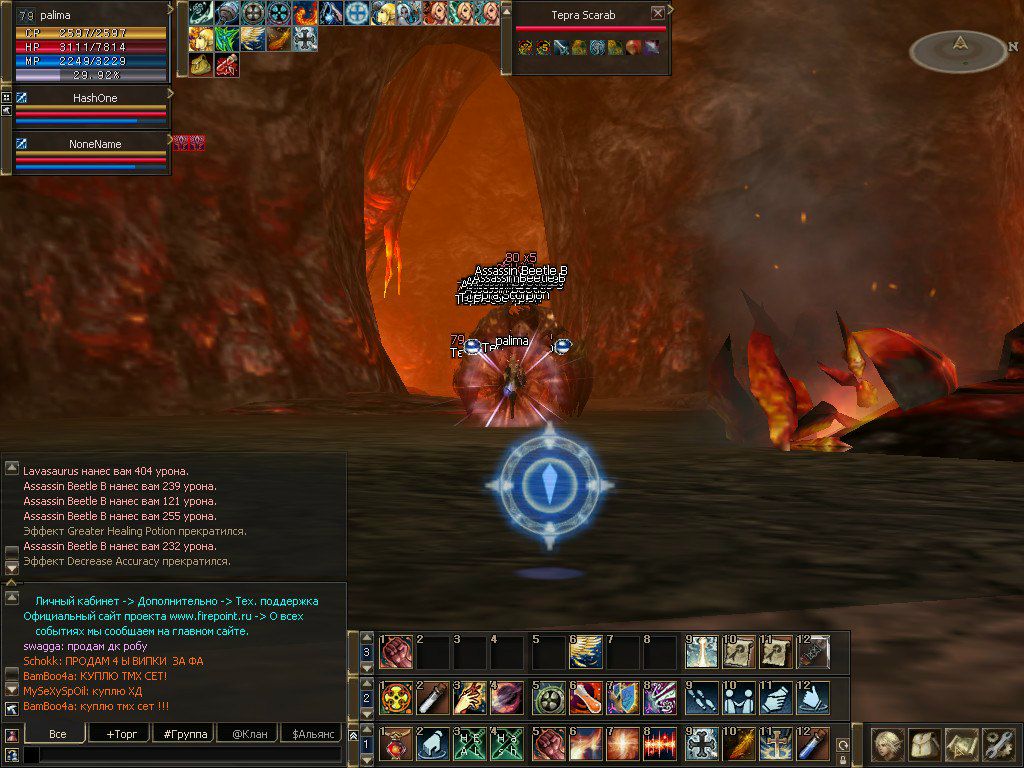
Task: Open the inventory bag button
Action: click(x=925, y=744)
